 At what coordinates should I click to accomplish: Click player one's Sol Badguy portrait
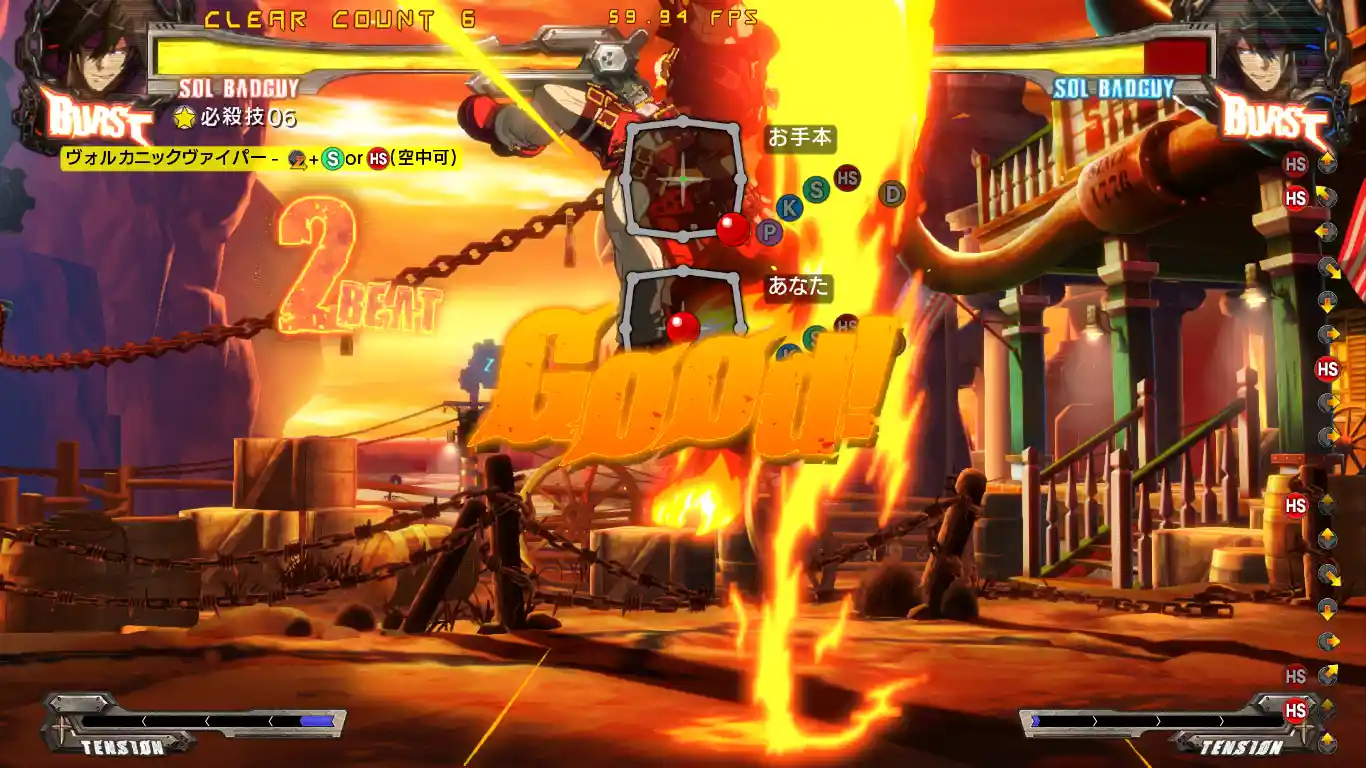(x=94, y=52)
